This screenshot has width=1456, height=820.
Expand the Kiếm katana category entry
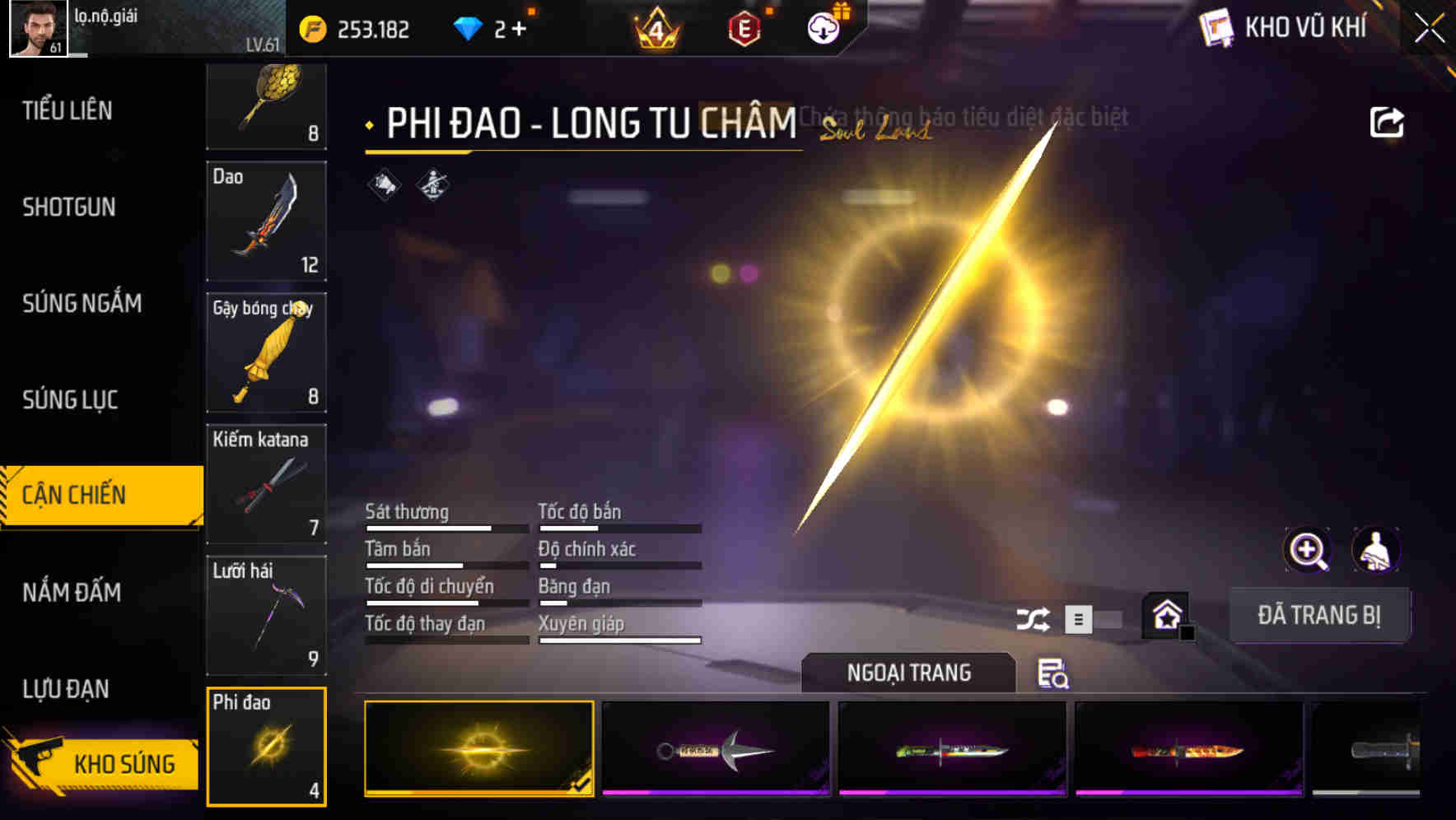pyautogui.click(x=267, y=486)
